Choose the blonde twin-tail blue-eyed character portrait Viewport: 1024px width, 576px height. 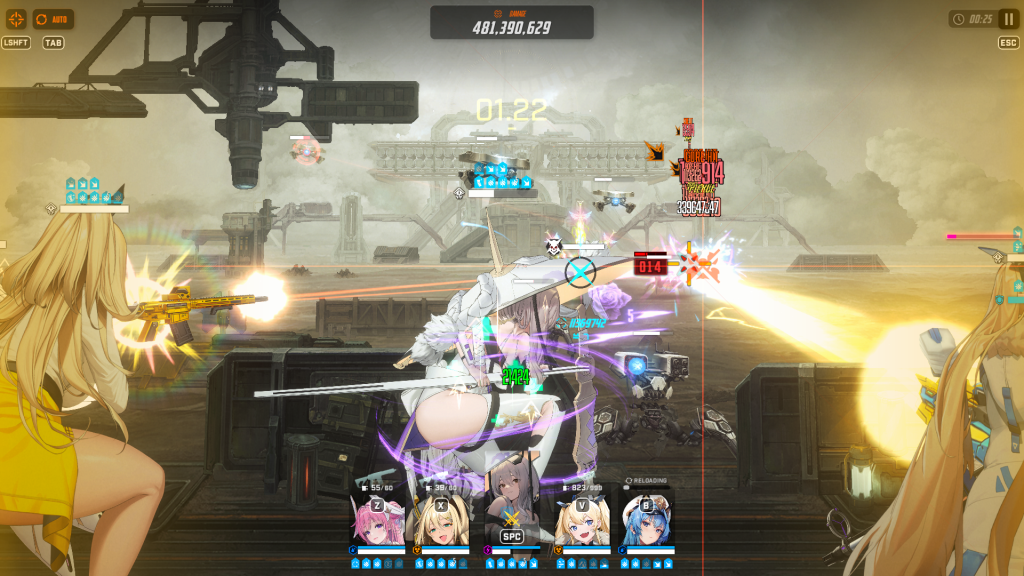coord(581,520)
